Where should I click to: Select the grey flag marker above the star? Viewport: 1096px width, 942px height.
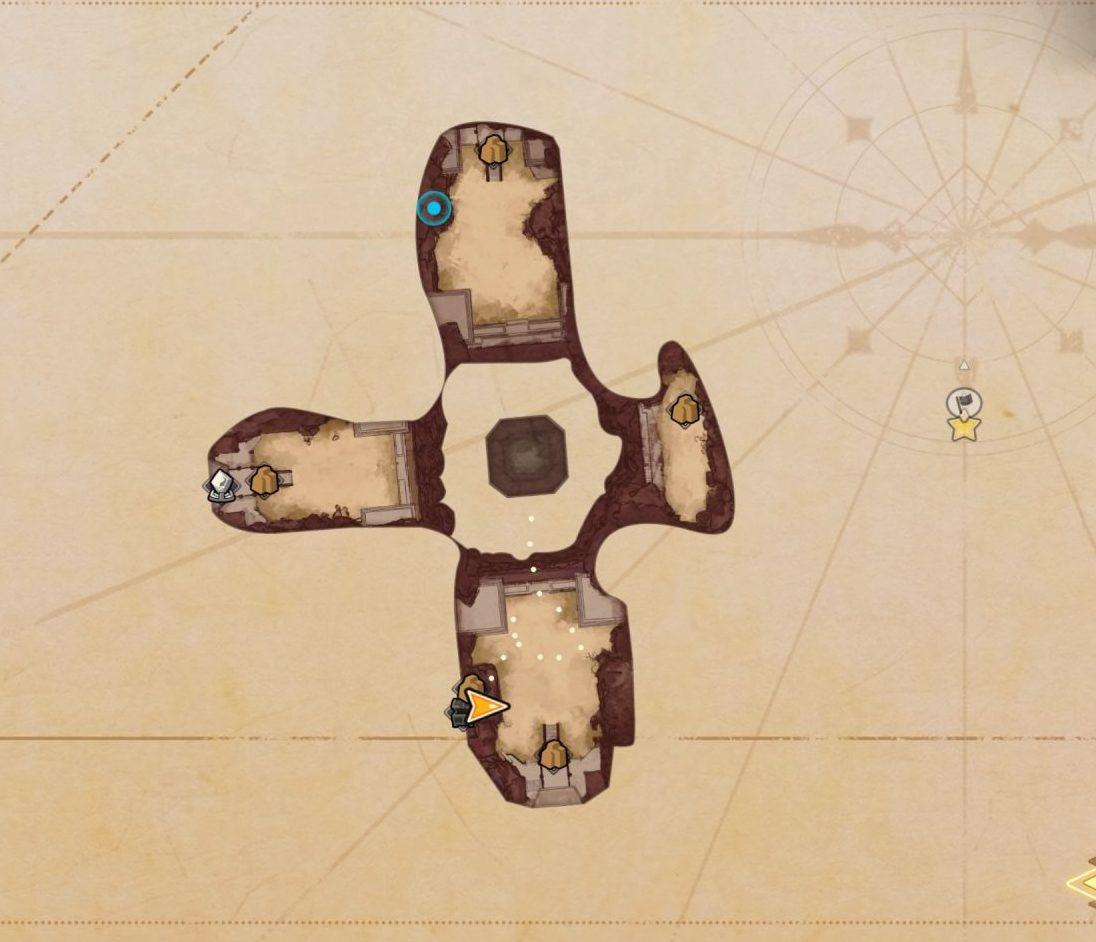964,403
